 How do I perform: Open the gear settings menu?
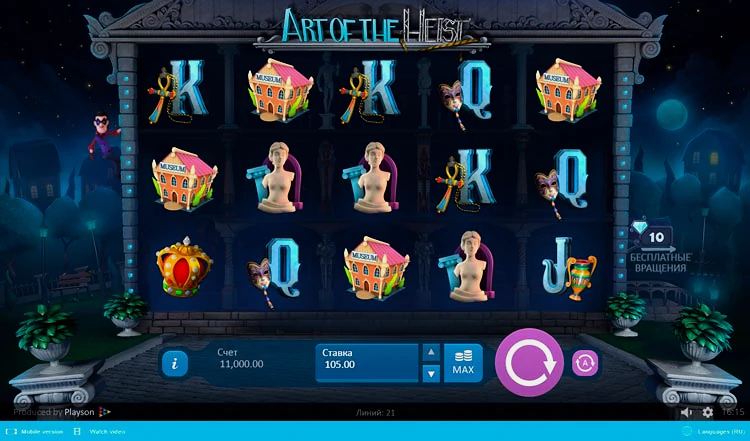[708, 412]
